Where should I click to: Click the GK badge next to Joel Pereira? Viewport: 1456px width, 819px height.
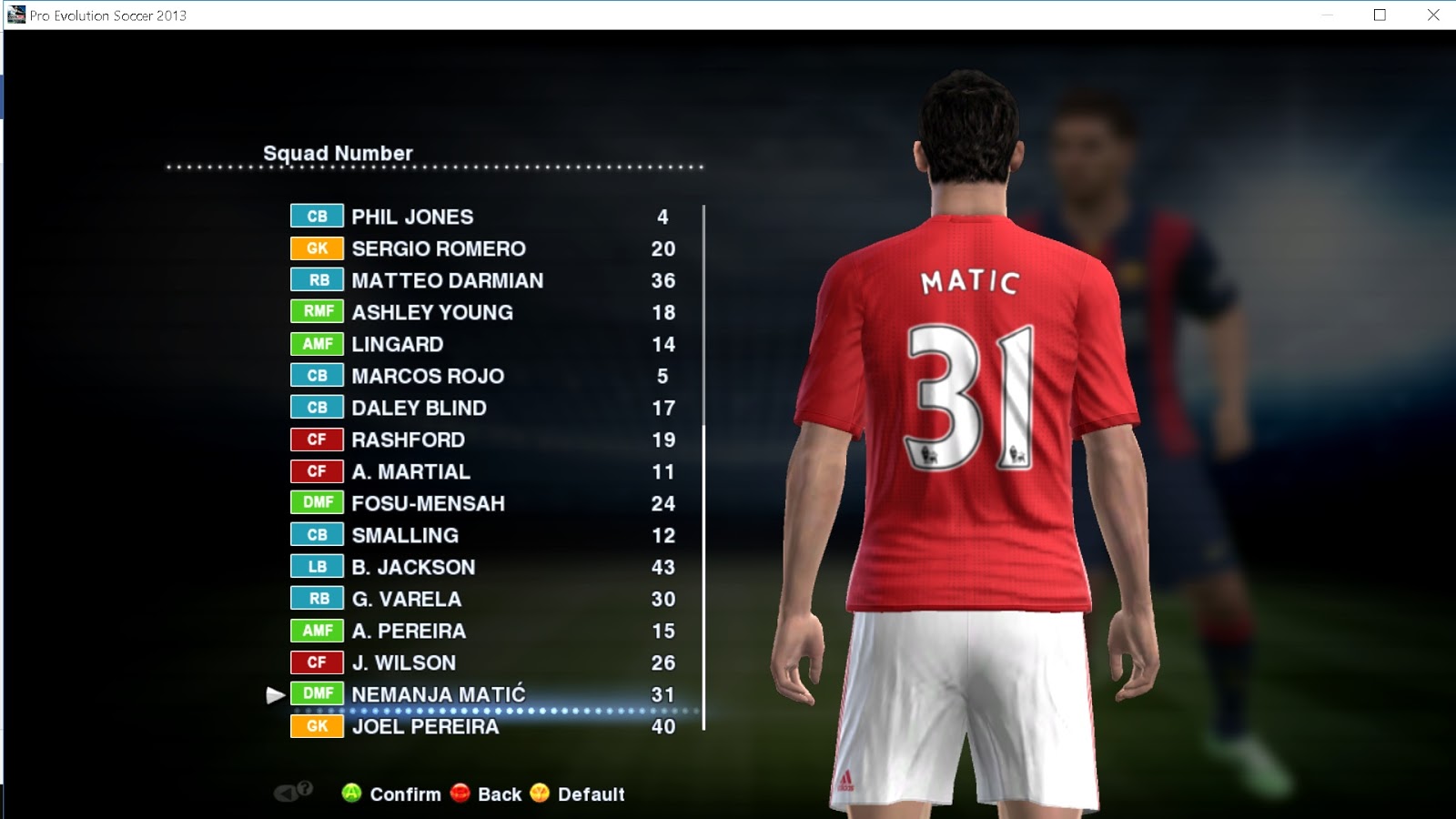[x=315, y=726]
